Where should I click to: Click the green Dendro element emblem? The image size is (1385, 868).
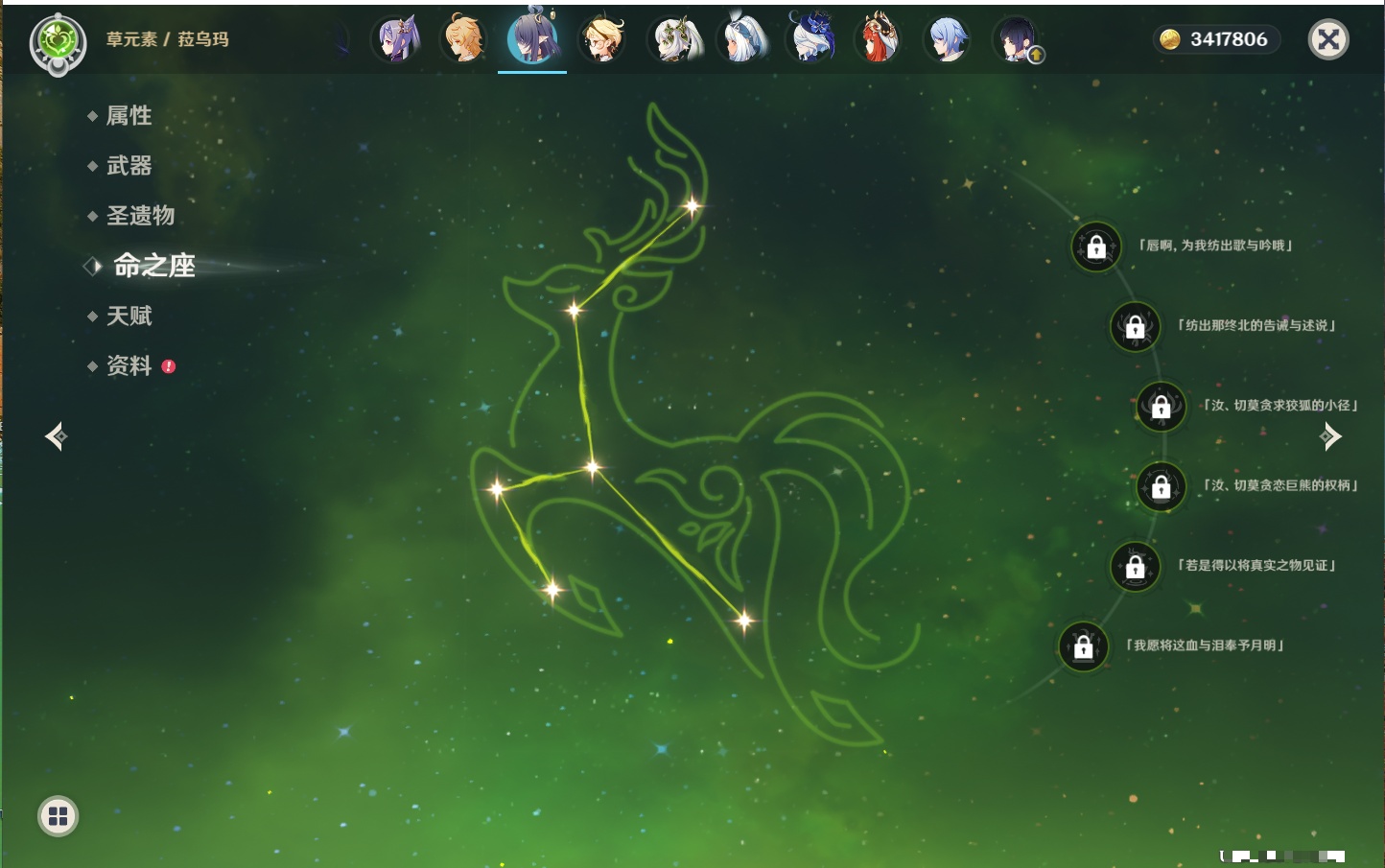[x=58, y=41]
